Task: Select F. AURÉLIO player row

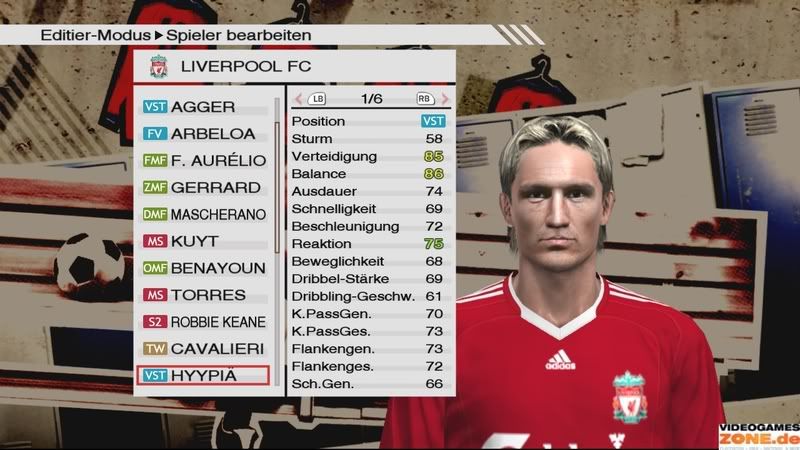Action: (203, 160)
